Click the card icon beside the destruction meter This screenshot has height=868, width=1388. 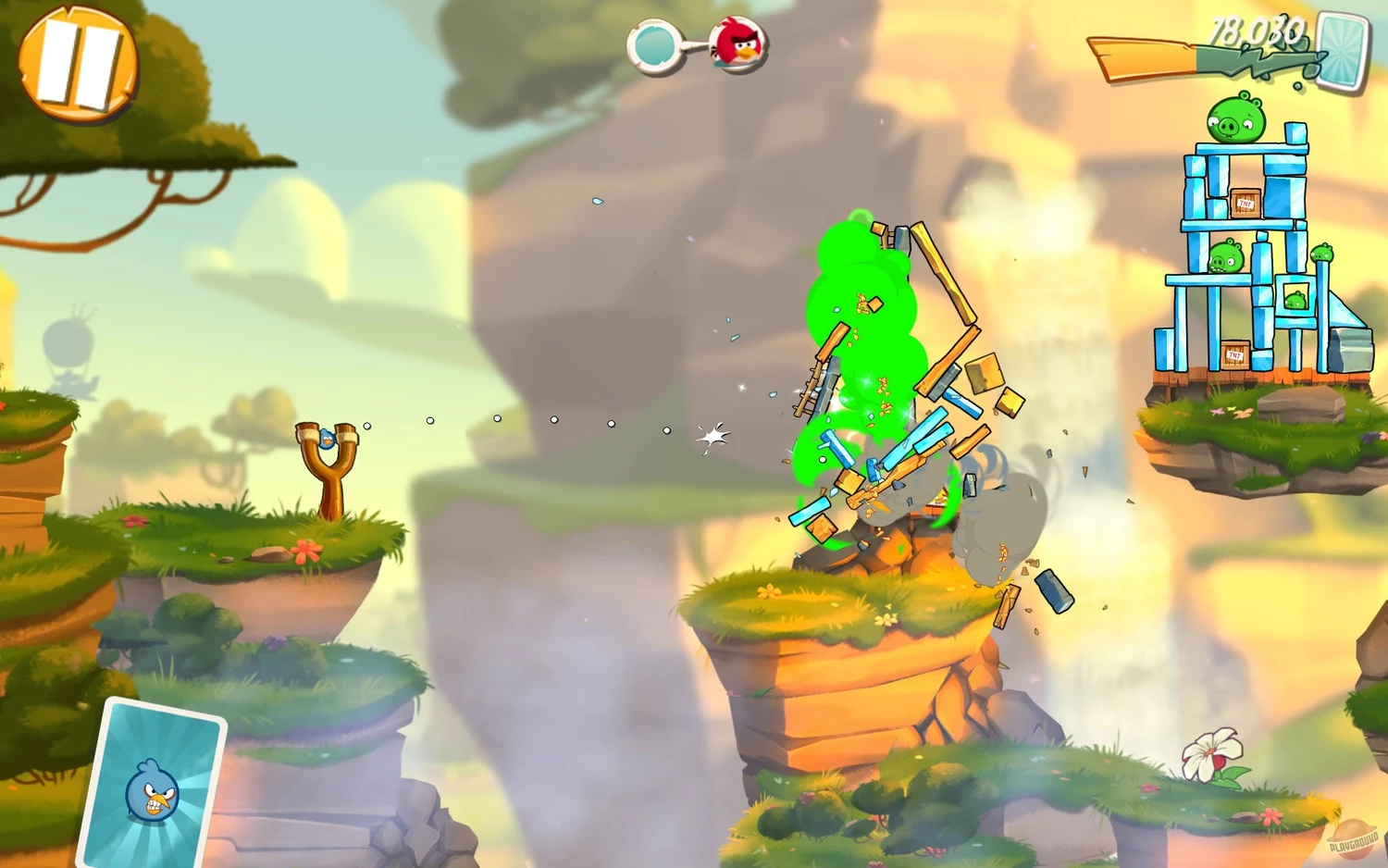coord(1343,52)
